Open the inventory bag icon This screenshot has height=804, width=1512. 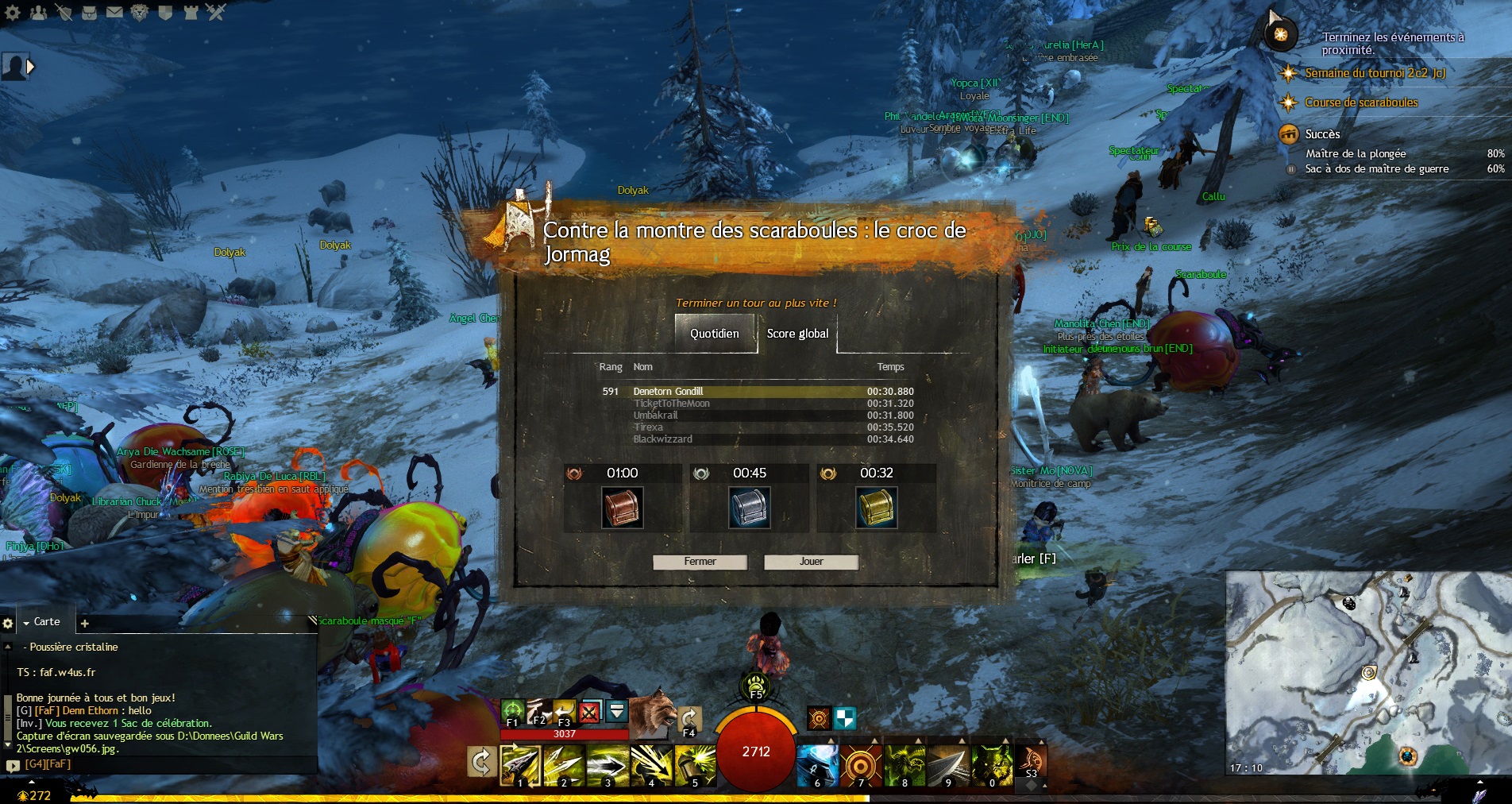(89, 12)
